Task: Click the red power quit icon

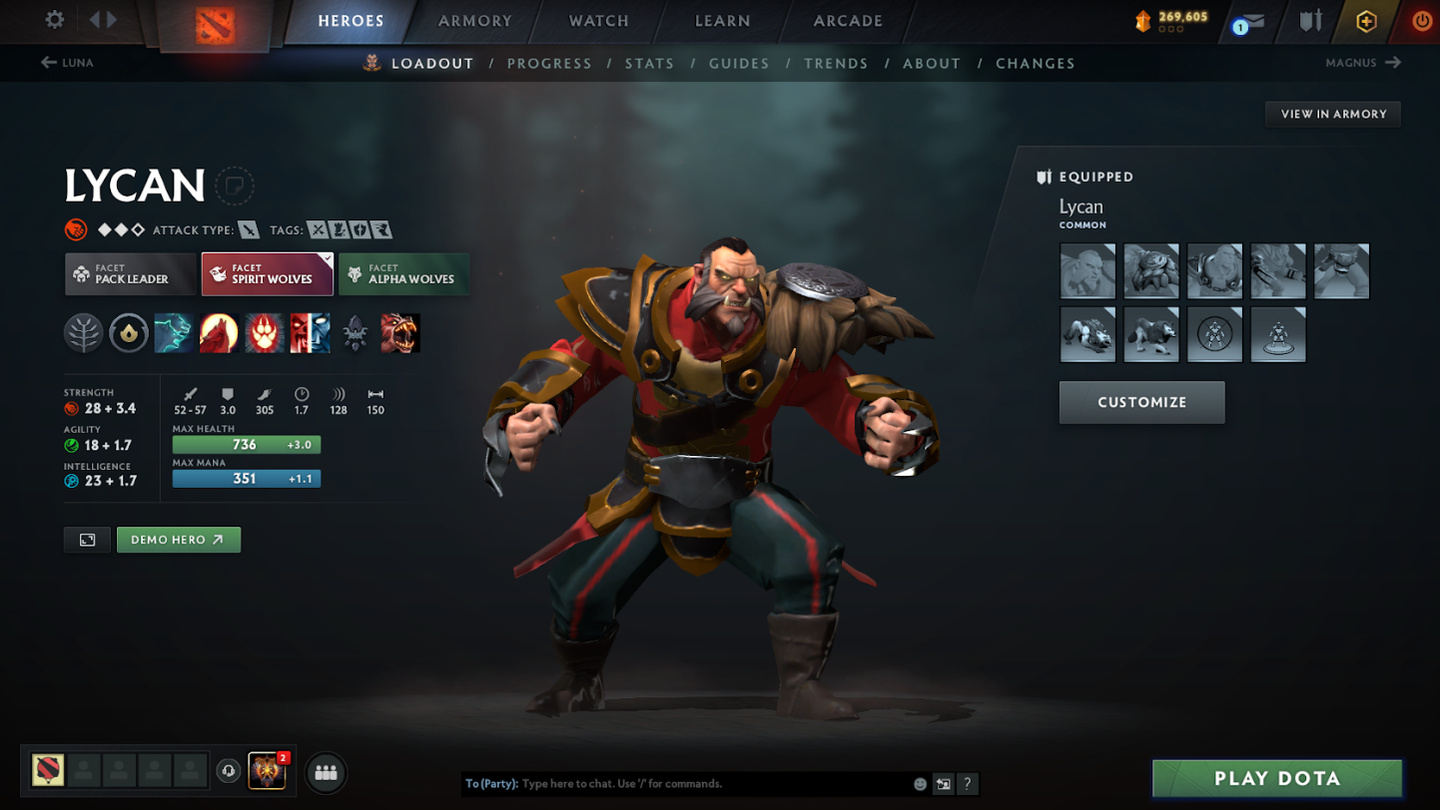Action: click(1422, 21)
